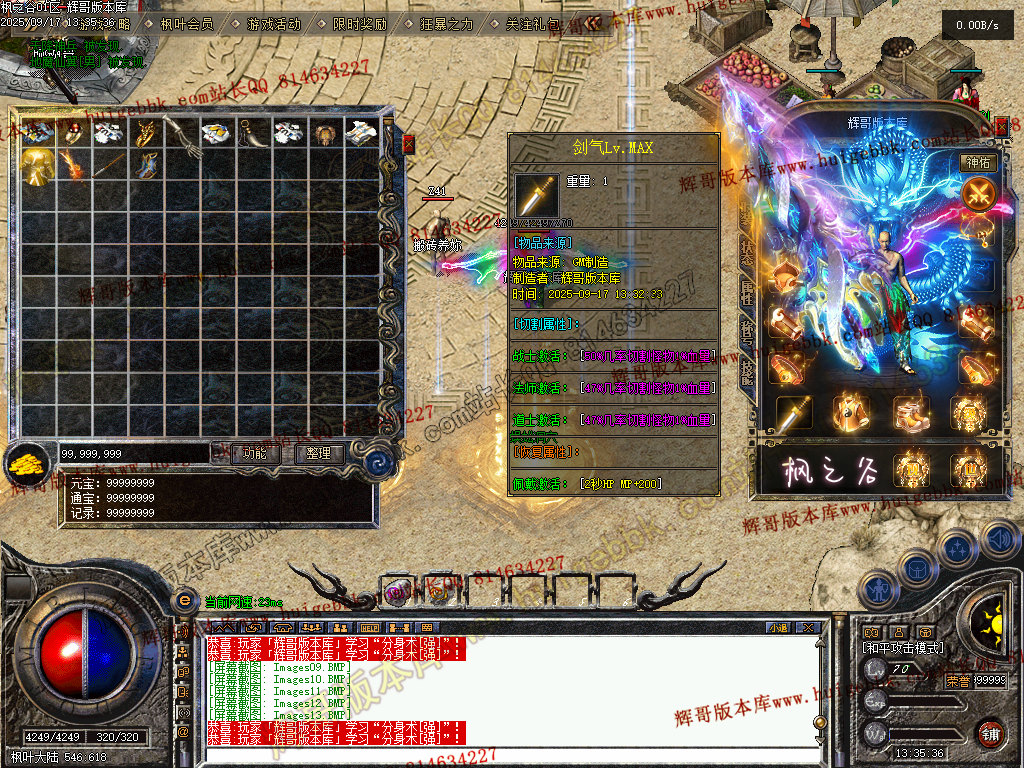Choose the 关注礼包 menu entry

click(x=533, y=24)
